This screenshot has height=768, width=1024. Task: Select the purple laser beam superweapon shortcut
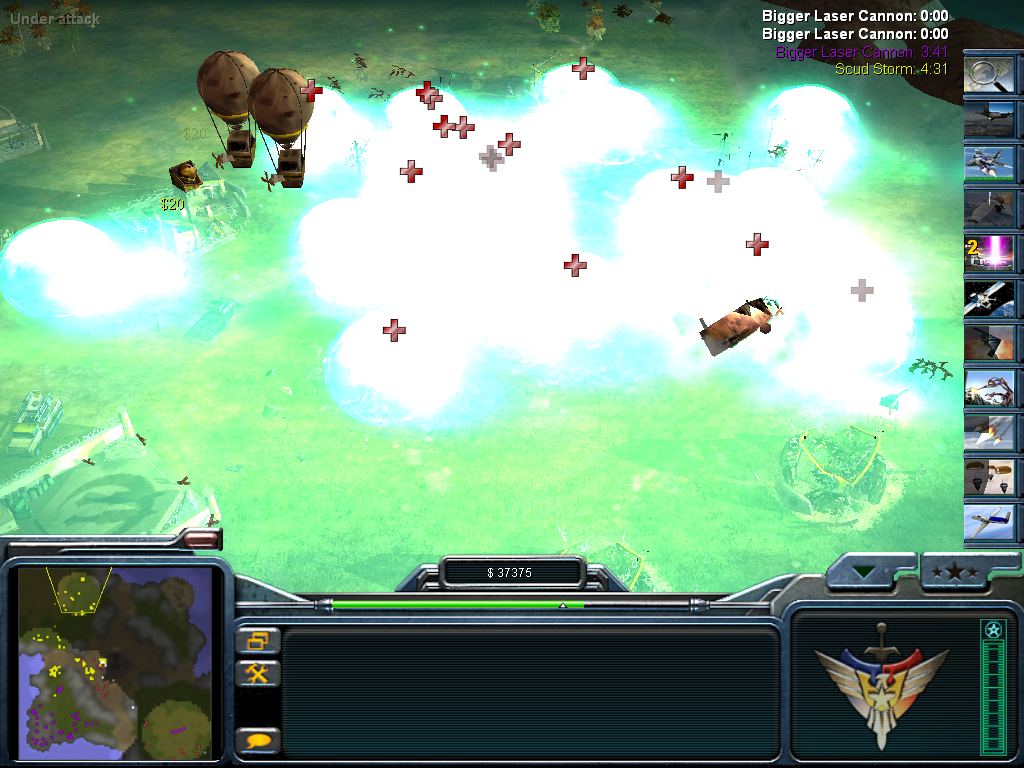(x=989, y=252)
